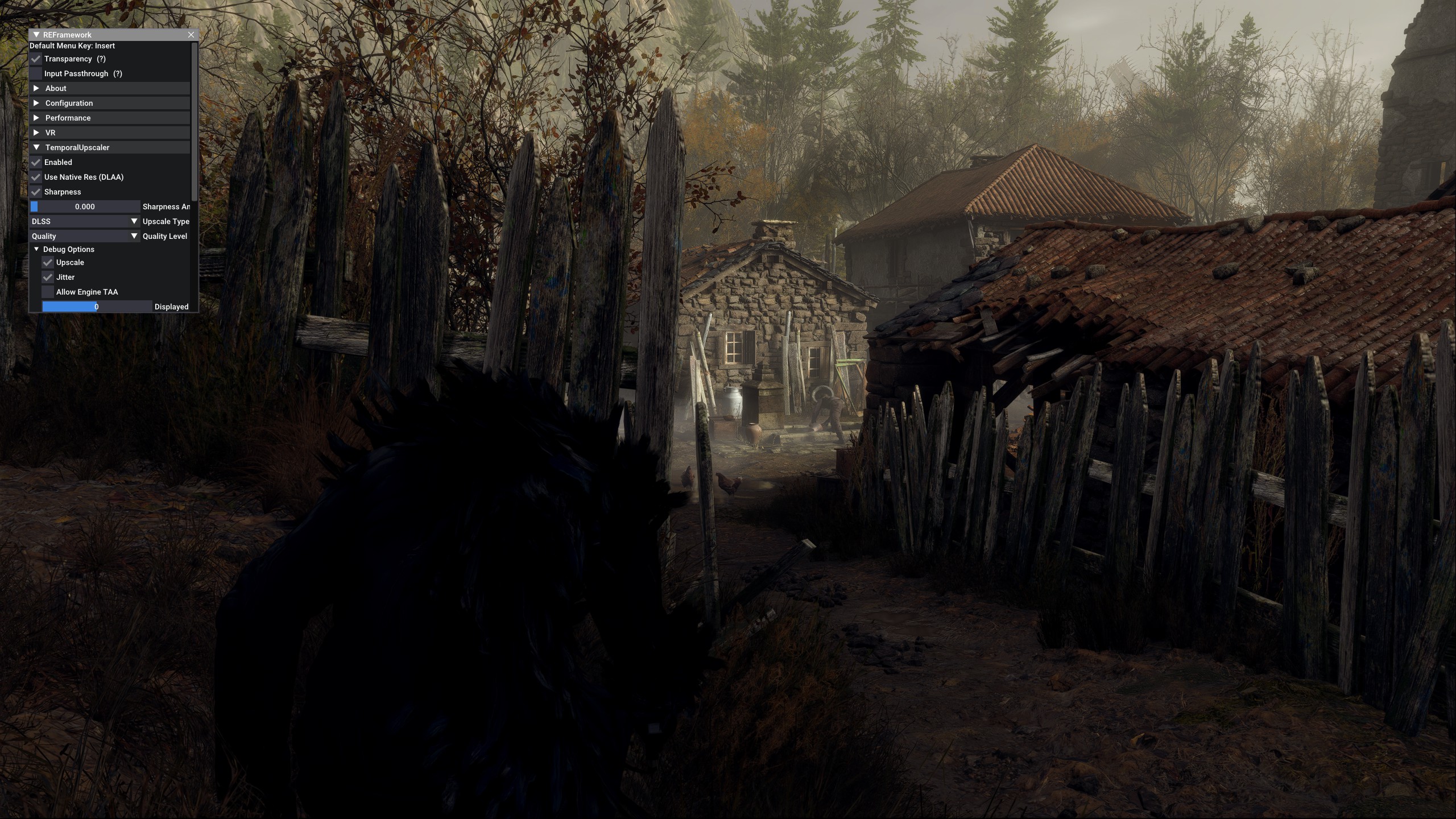The image size is (1456, 819).
Task: Toggle the Jitter debug checkbox
Action: click(x=48, y=277)
